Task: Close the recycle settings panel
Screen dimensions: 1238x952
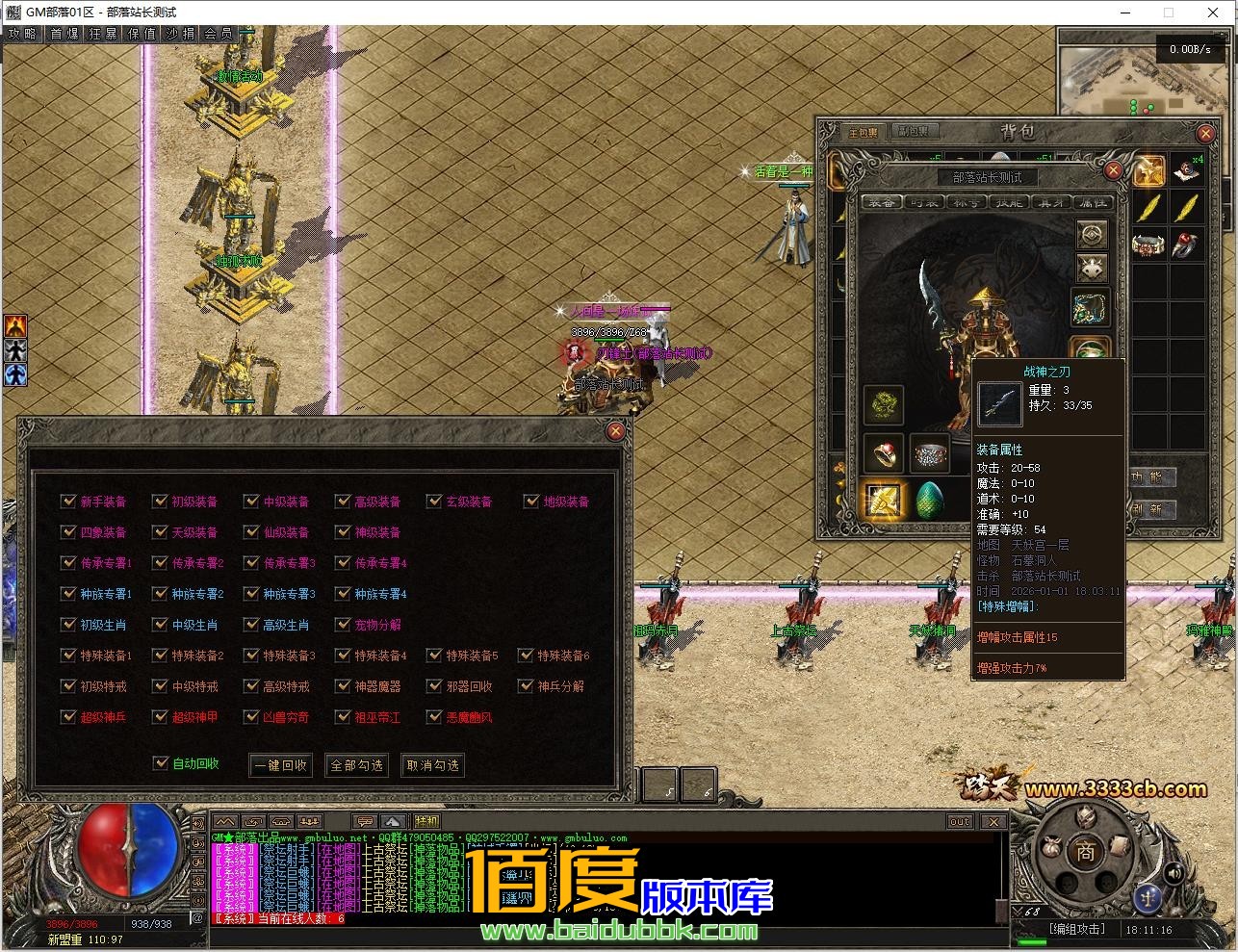Action: (x=615, y=432)
